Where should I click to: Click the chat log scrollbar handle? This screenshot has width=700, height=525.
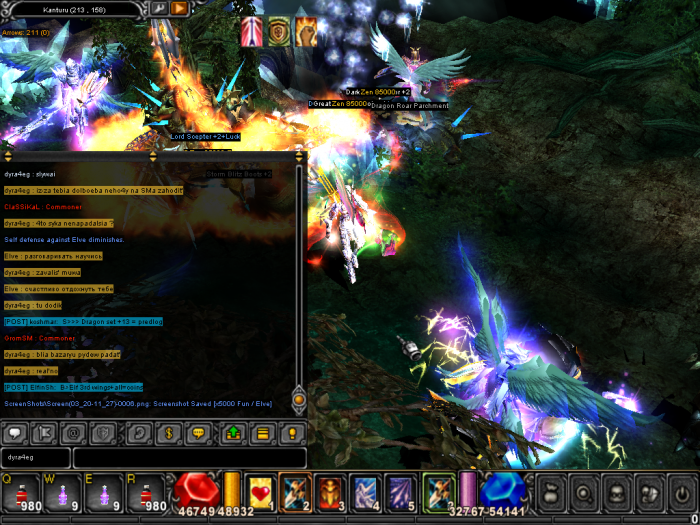[x=298, y=399]
